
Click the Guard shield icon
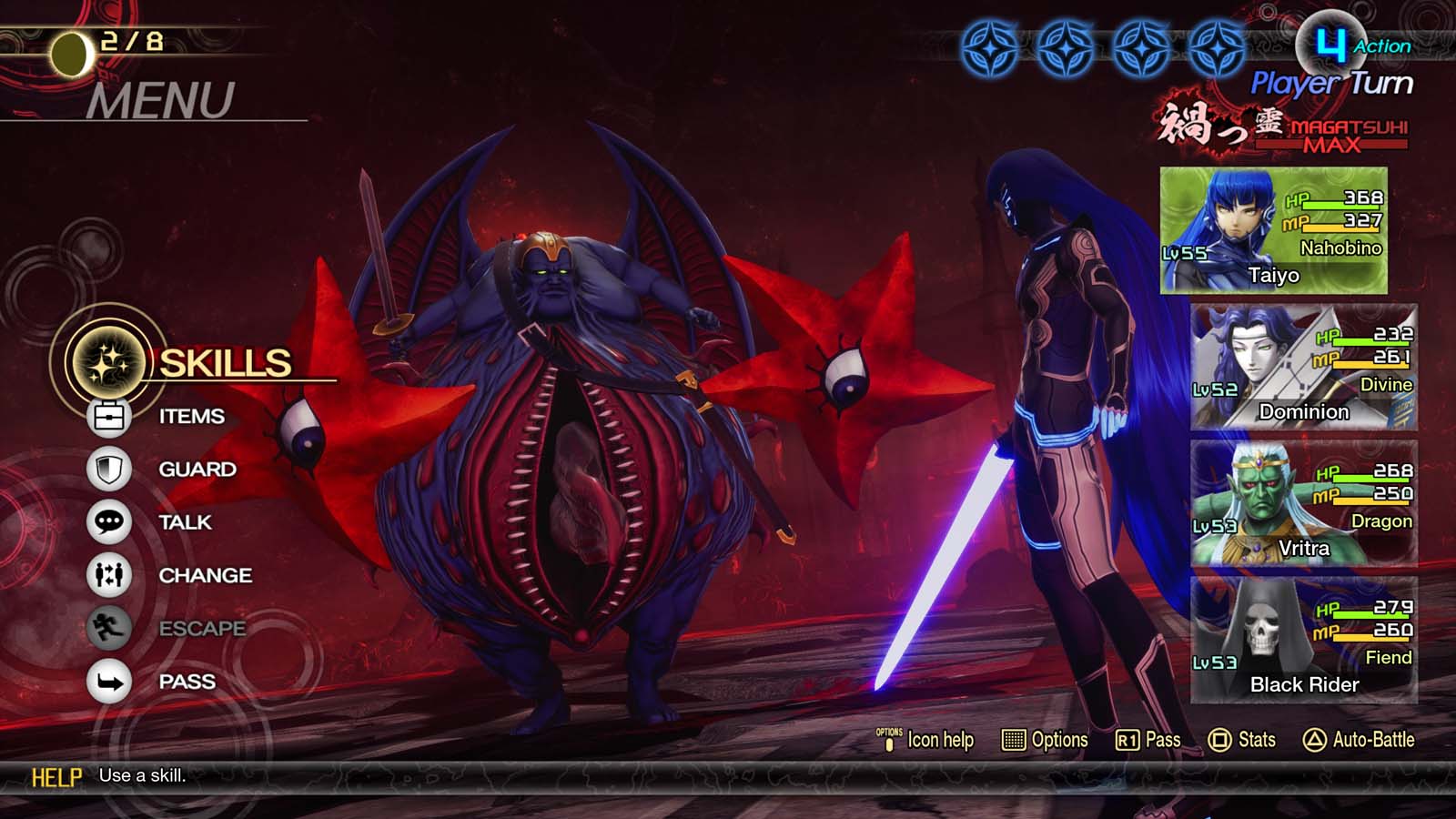pos(109,469)
